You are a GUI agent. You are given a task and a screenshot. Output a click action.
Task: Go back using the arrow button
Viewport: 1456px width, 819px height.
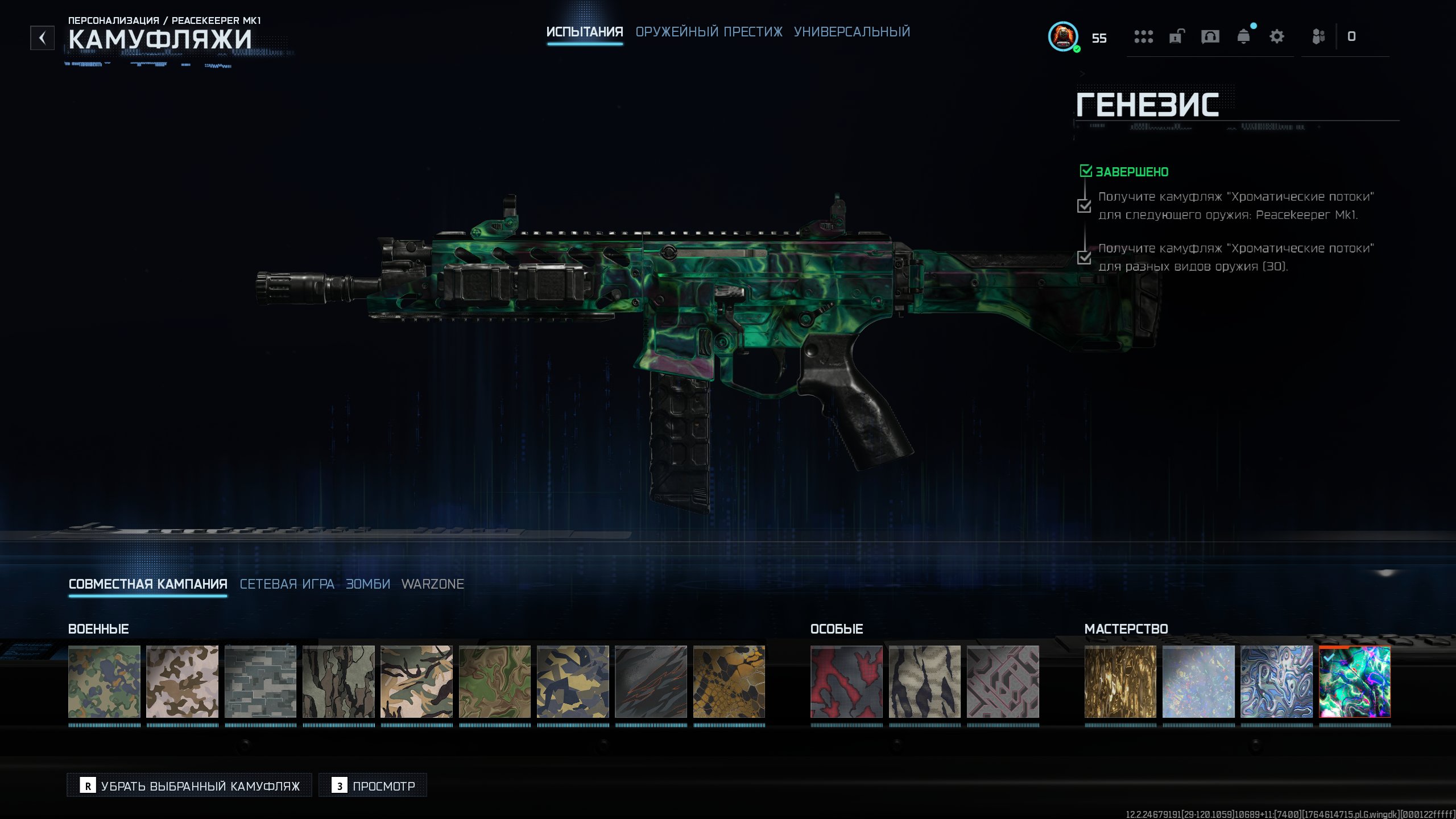(42, 38)
